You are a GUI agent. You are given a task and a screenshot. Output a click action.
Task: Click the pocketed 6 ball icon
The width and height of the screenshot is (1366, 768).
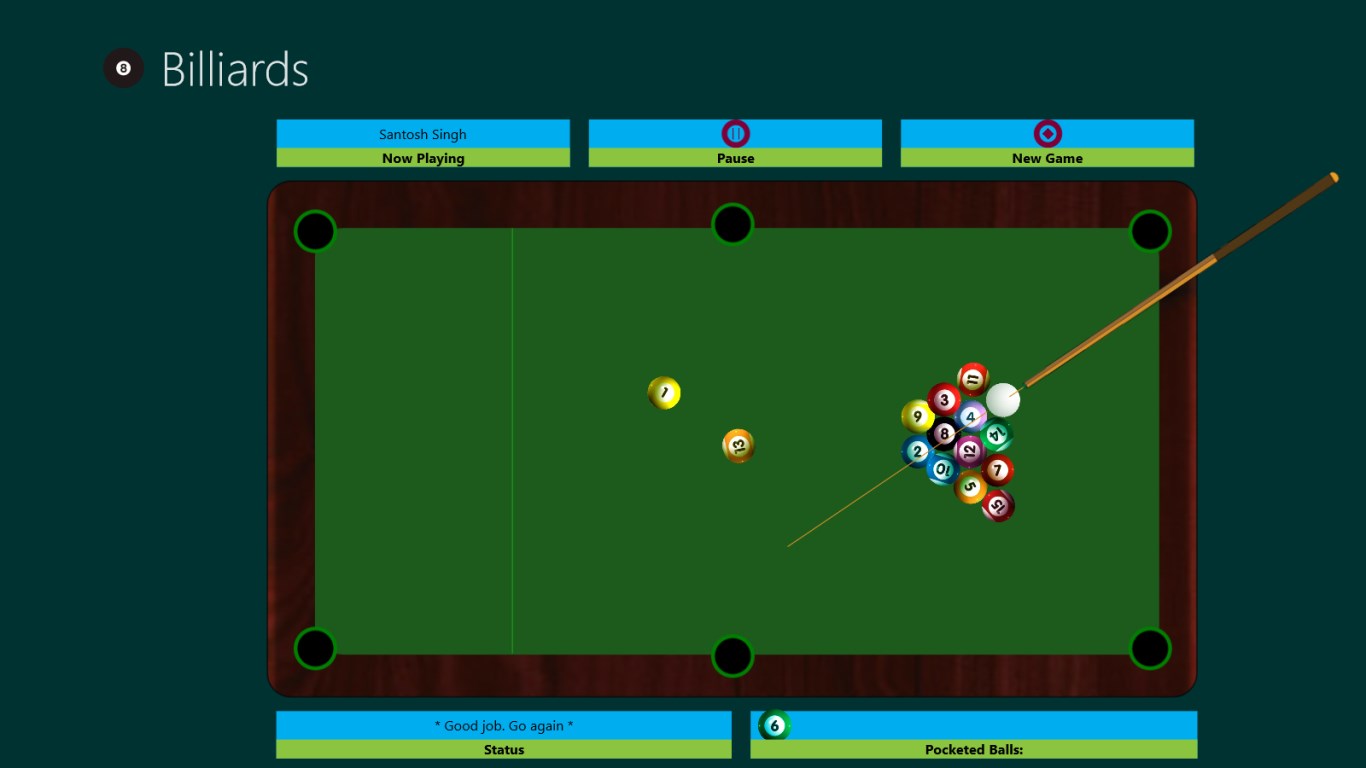click(x=773, y=726)
